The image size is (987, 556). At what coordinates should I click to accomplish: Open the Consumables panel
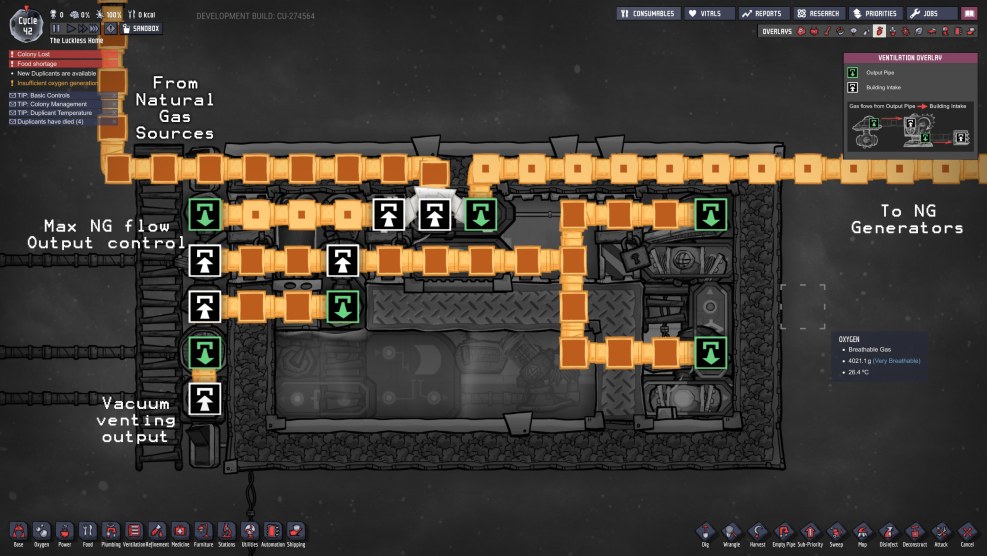click(x=649, y=14)
